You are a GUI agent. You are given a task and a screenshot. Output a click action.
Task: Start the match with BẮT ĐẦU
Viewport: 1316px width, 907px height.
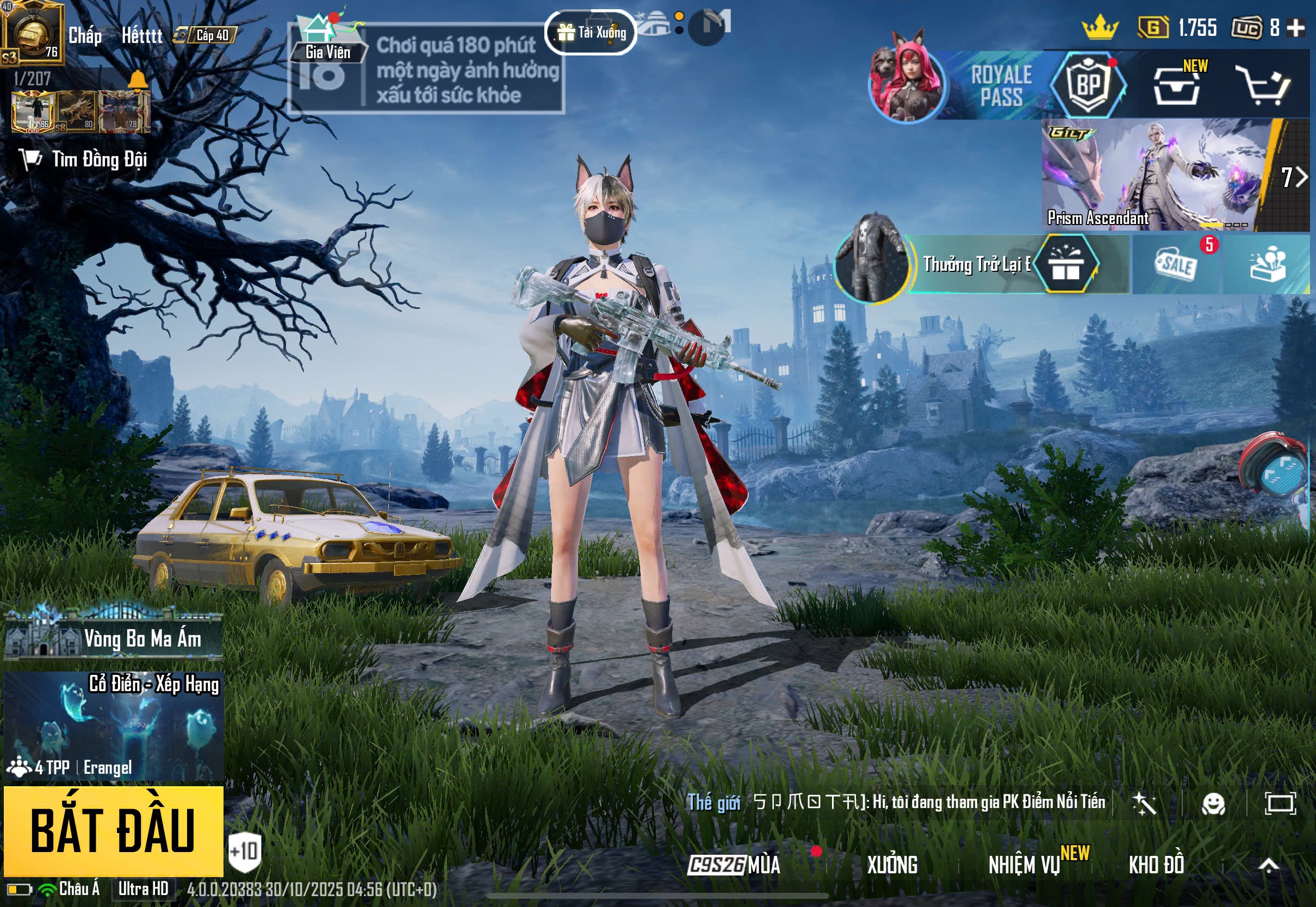coord(113,830)
